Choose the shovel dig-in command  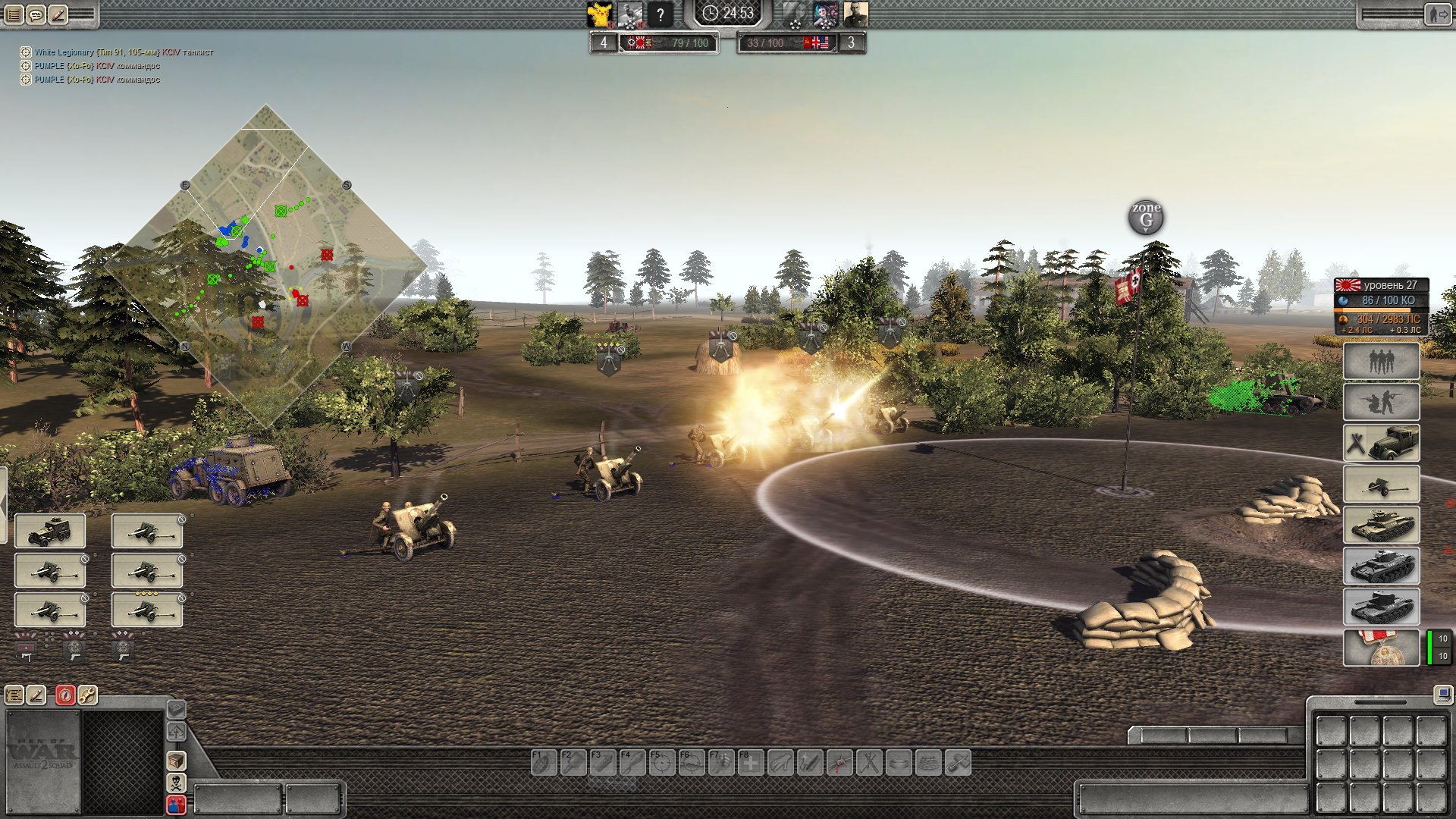coord(958,762)
